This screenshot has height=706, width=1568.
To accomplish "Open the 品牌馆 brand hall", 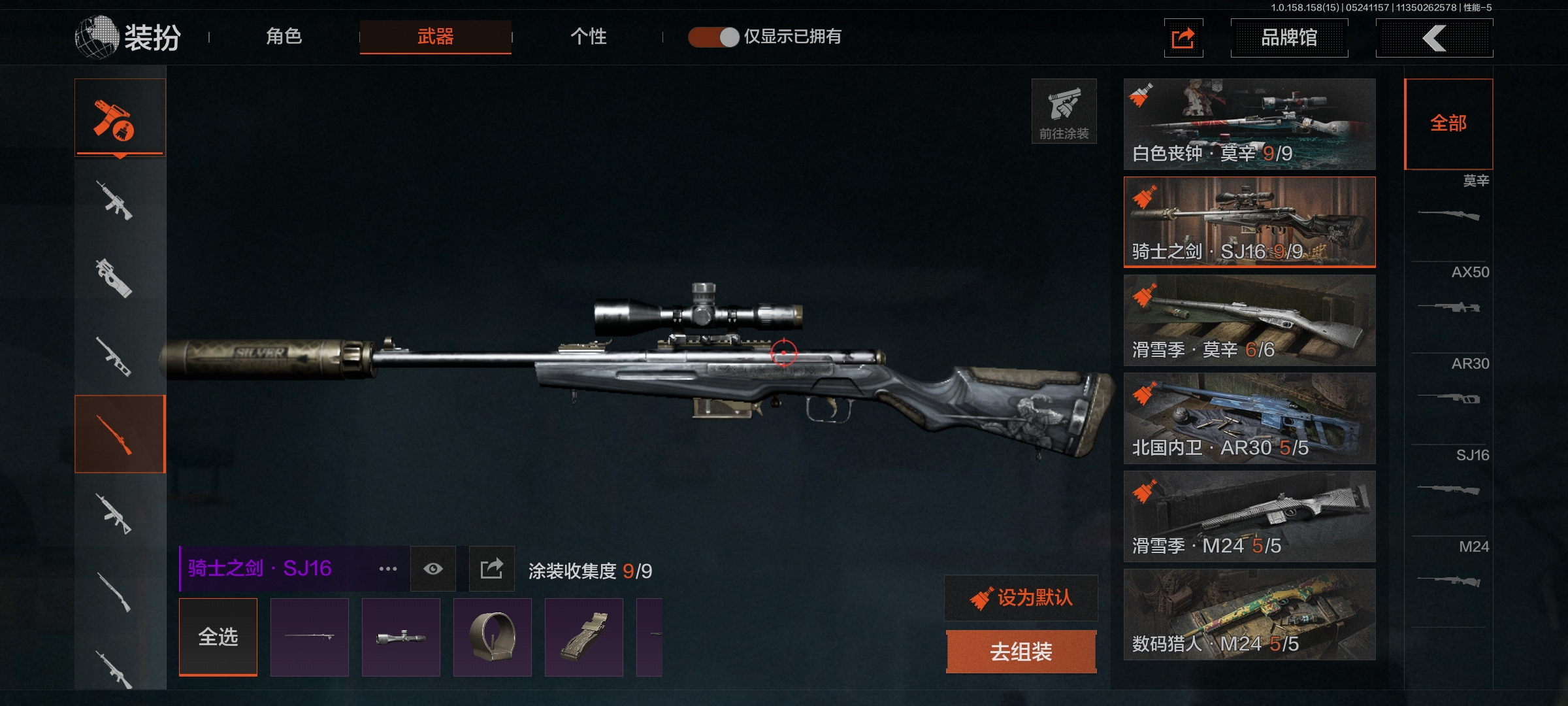I will [1288, 38].
